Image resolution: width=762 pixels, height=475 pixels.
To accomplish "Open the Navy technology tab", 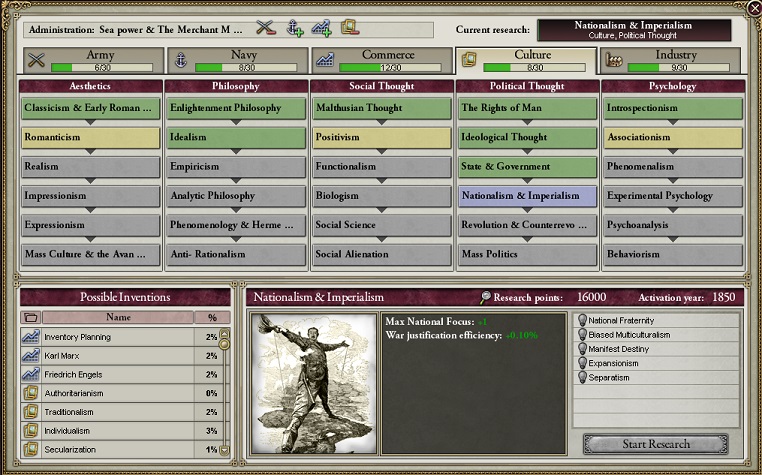I will (234, 61).
